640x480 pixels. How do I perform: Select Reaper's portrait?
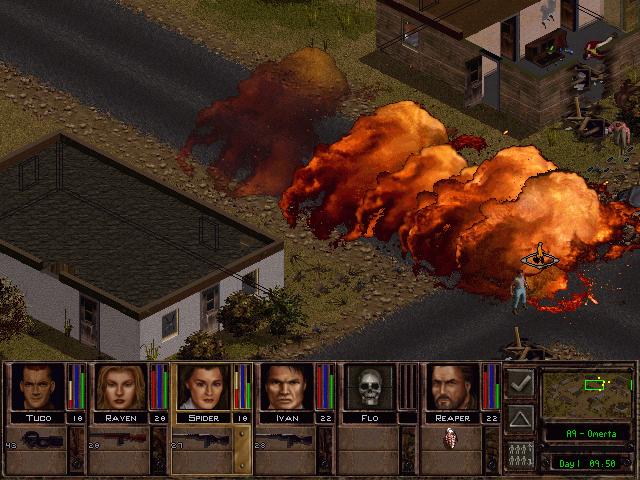point(452,387)
